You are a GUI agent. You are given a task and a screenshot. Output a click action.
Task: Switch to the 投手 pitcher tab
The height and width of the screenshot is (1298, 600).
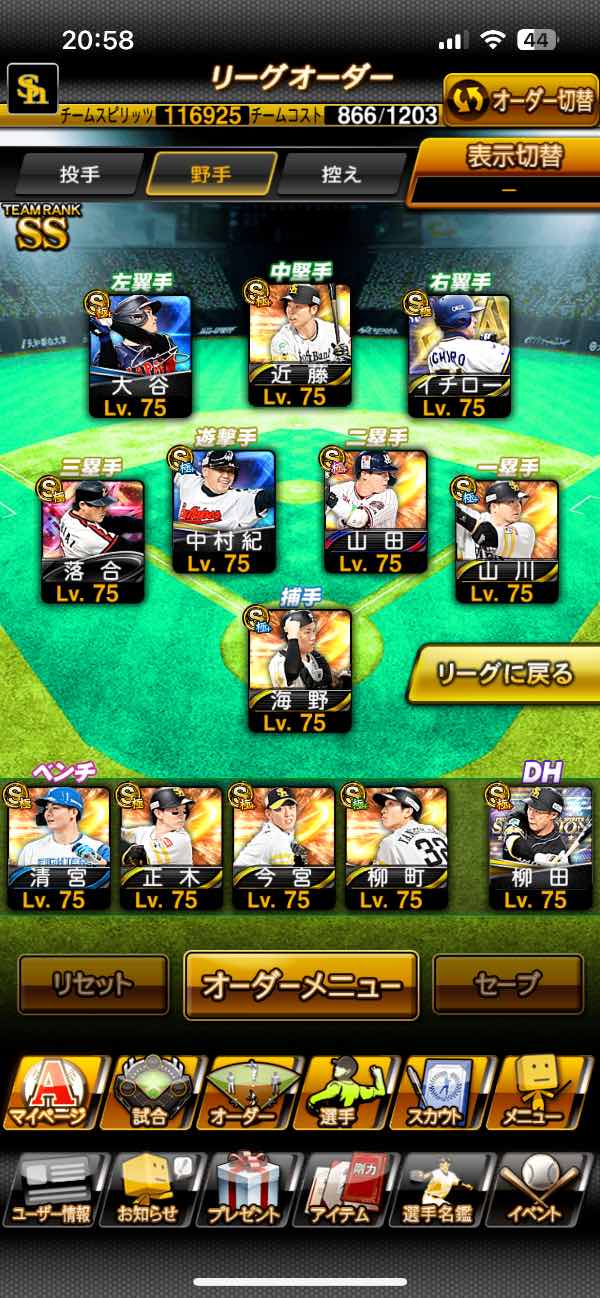[x=80, y=174]
